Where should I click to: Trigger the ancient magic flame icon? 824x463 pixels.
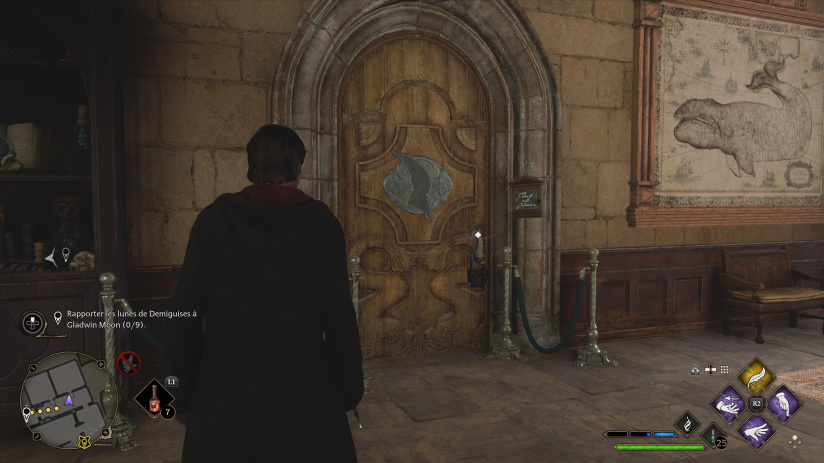[x=688, y=424]
